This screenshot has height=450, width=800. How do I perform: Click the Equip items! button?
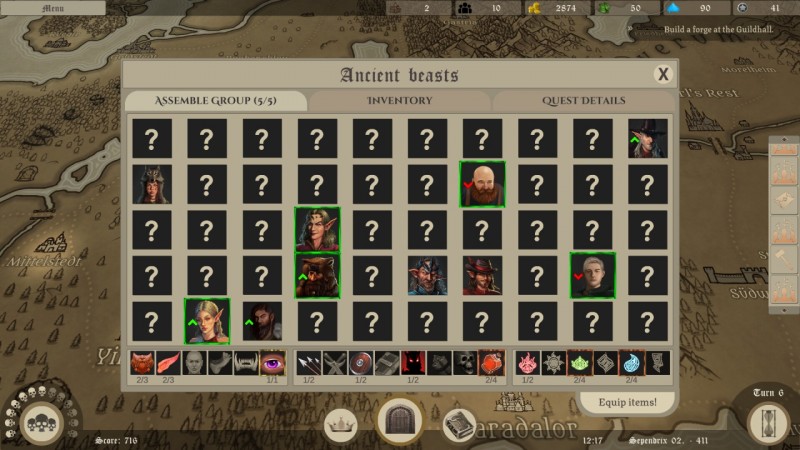tap(627, 402)
